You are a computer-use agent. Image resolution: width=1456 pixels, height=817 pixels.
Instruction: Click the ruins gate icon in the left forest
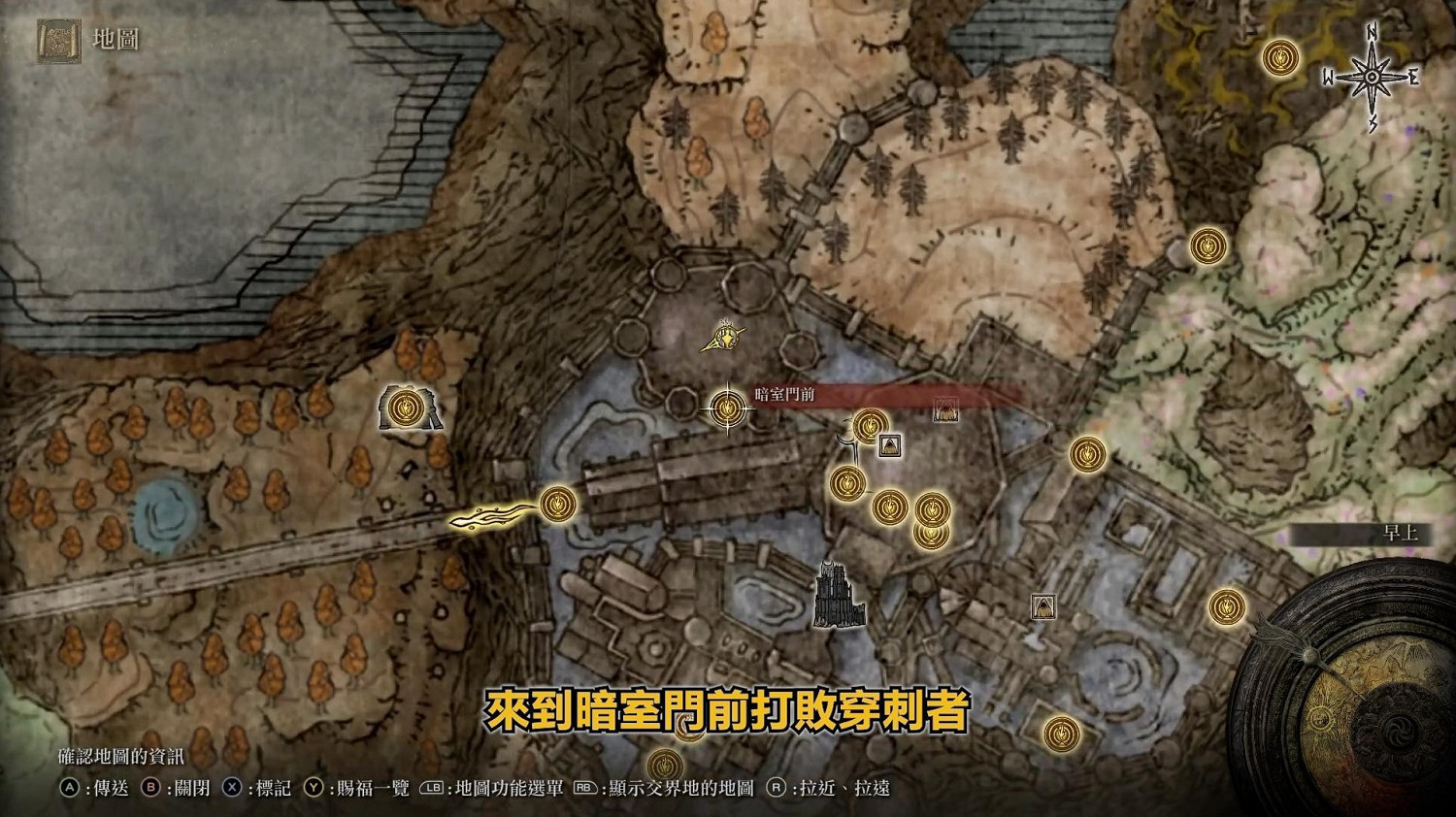pyautogui.click(x=408, y=409)
